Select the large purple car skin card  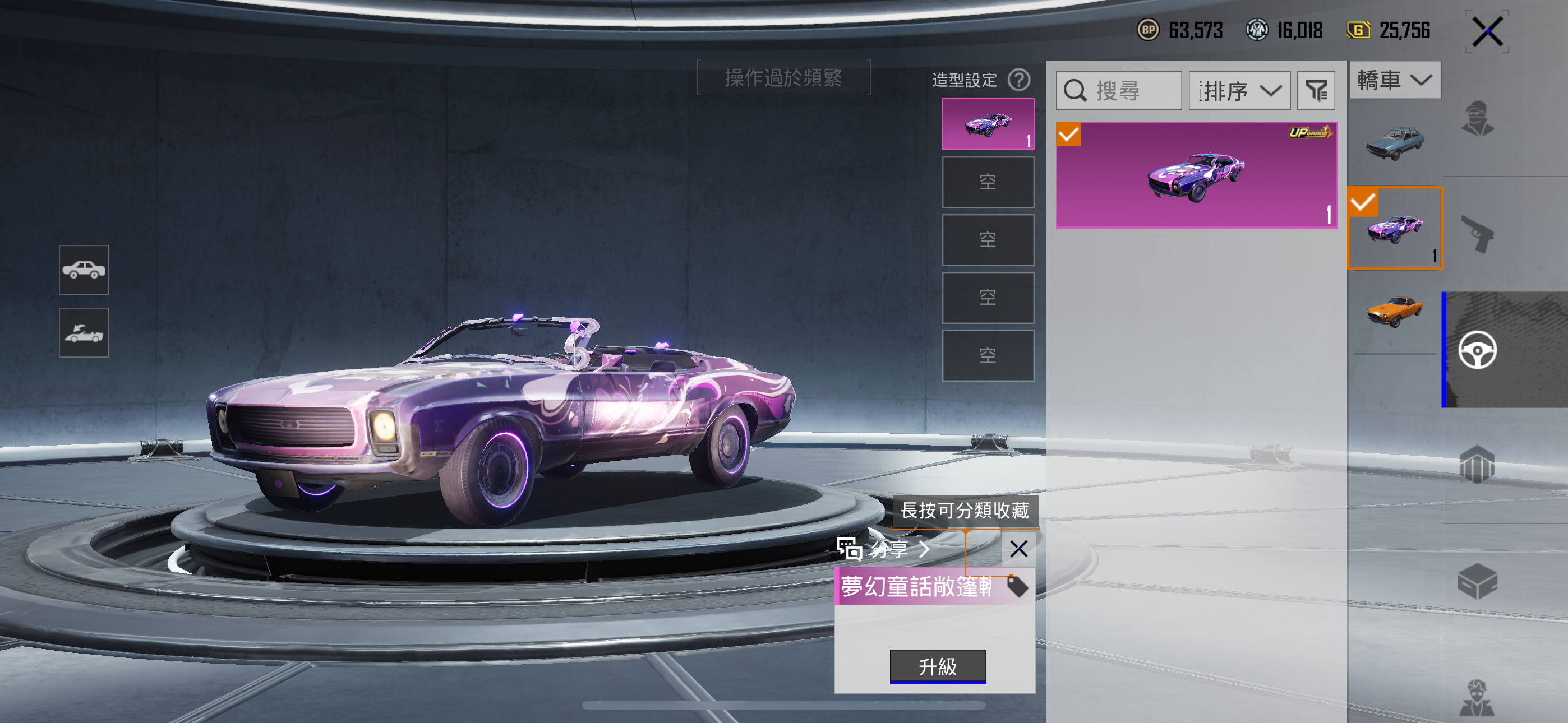pos(1196,175)
